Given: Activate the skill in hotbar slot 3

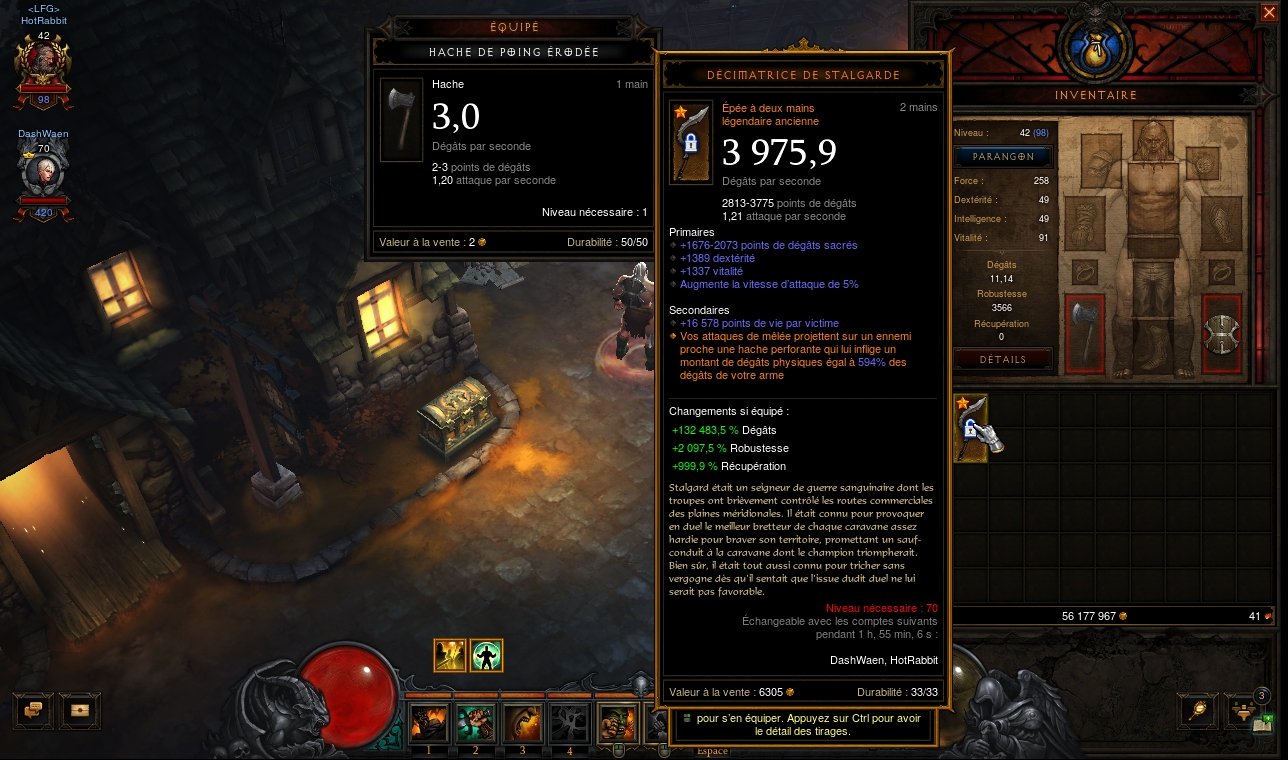Looking at the screenshot, I should (x=522, y=722).
